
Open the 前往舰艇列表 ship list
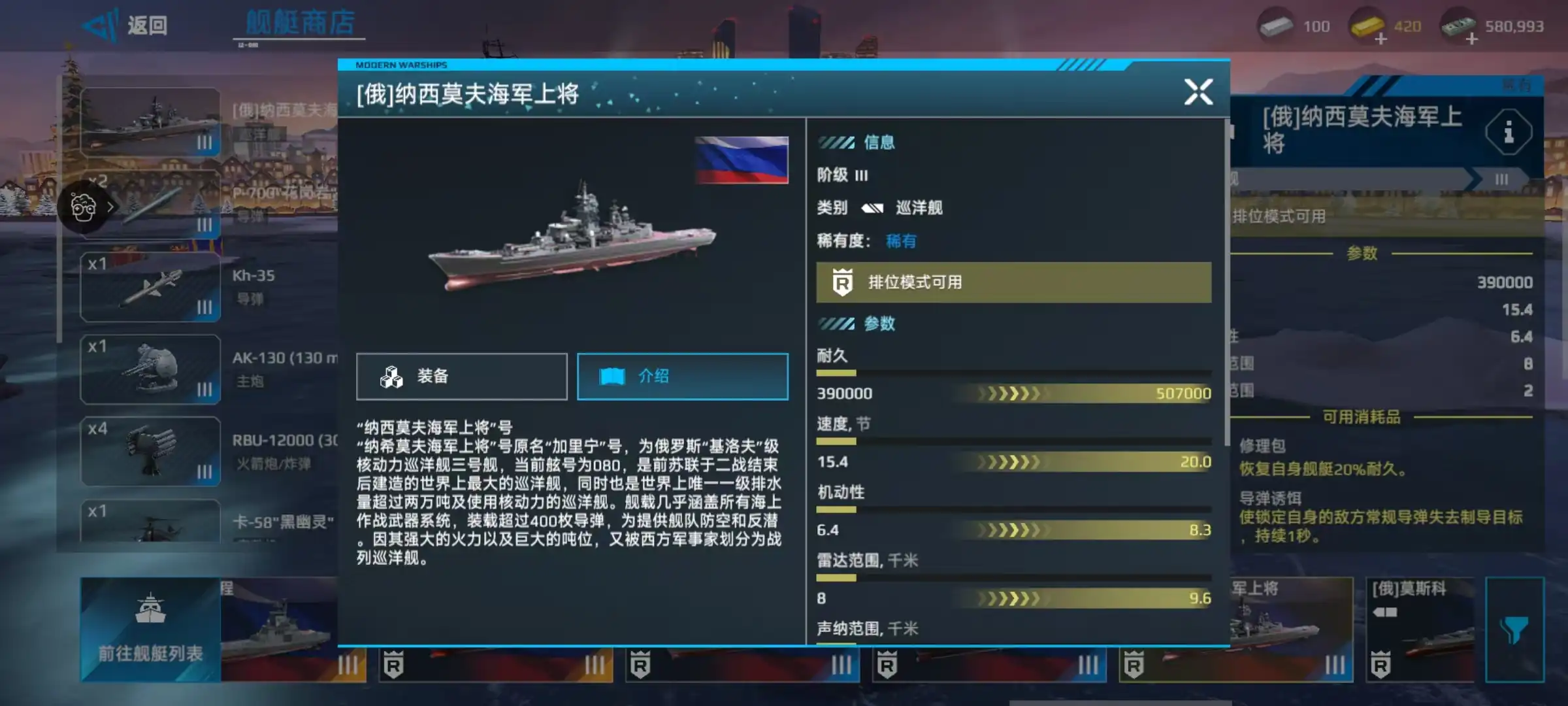tap(150, 629)
